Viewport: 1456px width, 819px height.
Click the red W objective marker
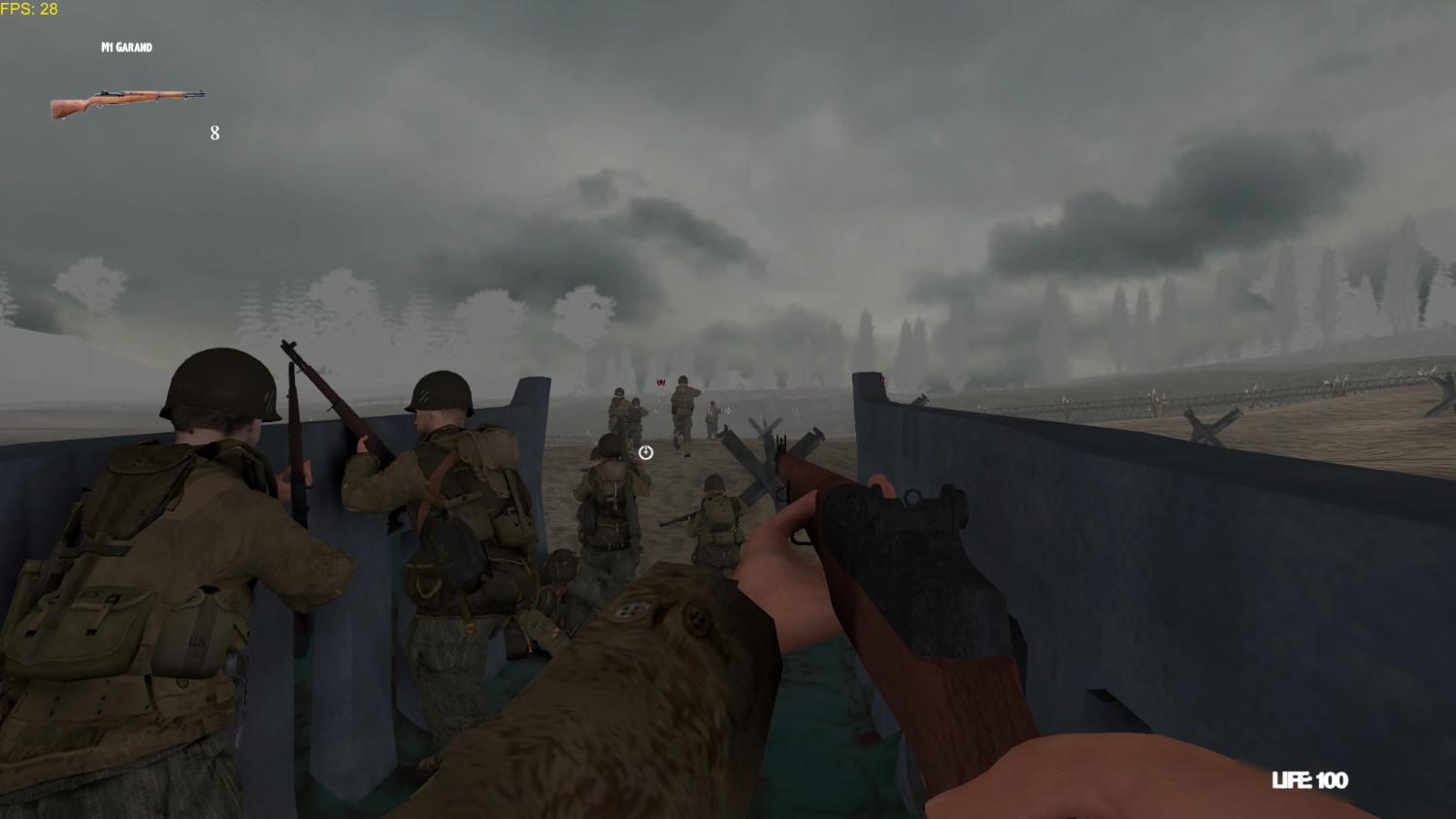coord(661,382)
